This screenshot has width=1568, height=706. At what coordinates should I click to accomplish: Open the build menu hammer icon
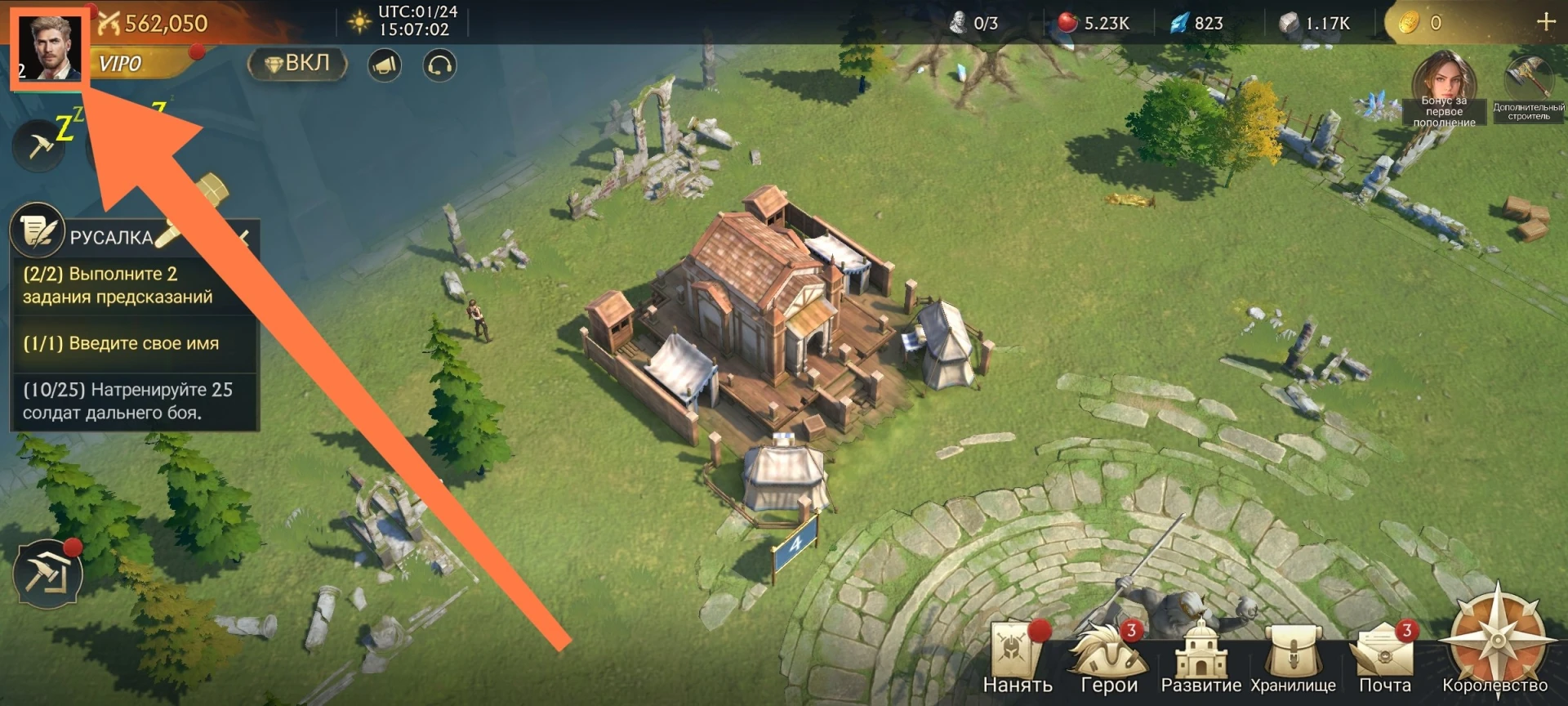(x=47, y=574)
